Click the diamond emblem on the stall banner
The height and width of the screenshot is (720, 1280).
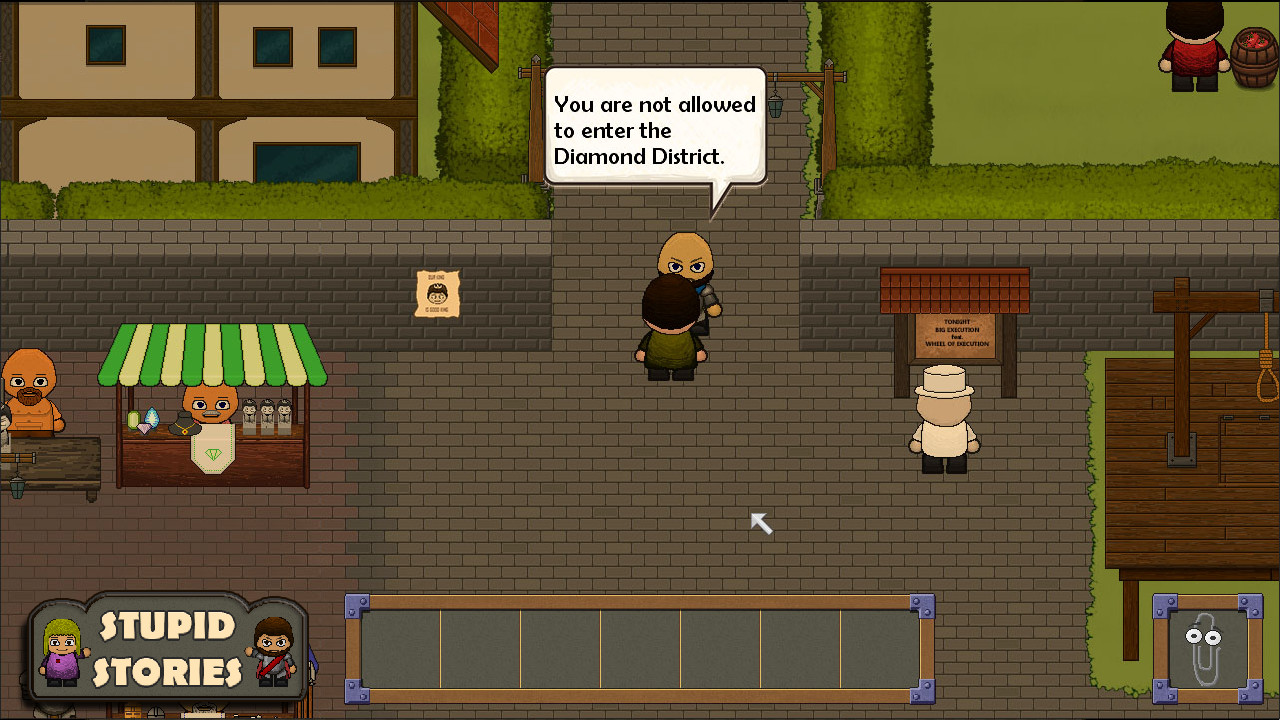(213, 453)
